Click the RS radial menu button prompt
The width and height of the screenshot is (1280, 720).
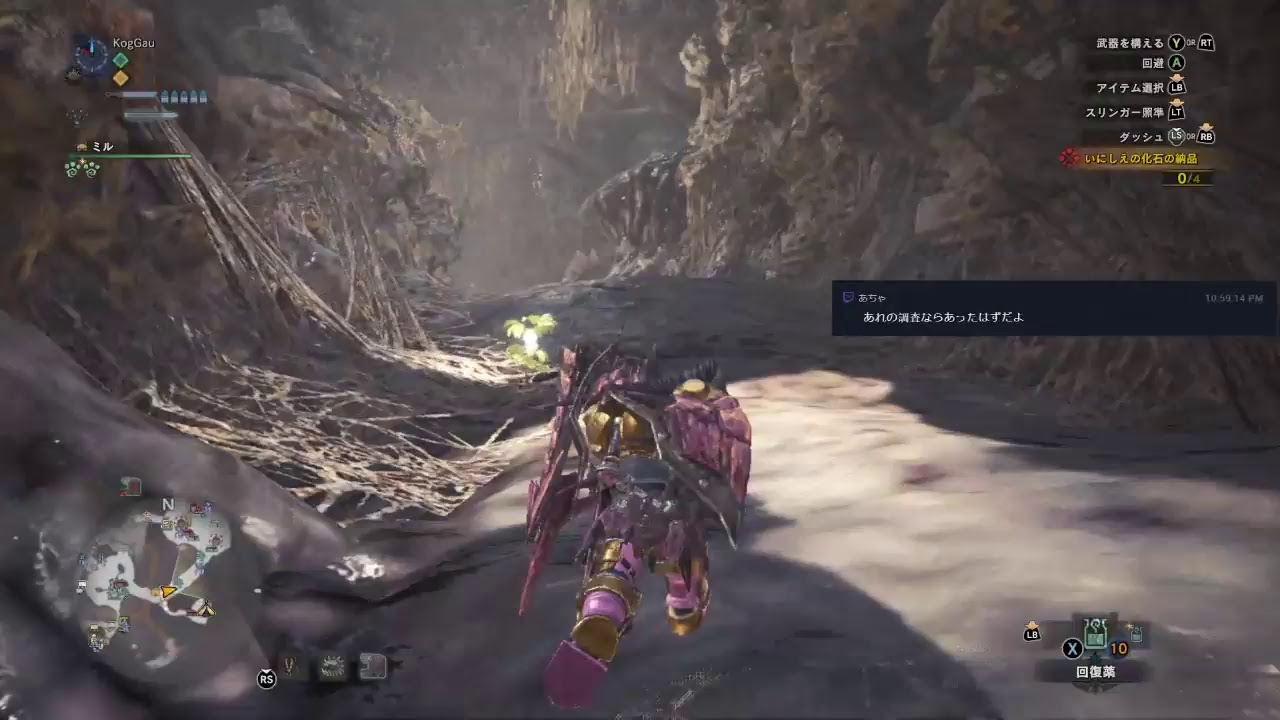click(x=267, y=680)
